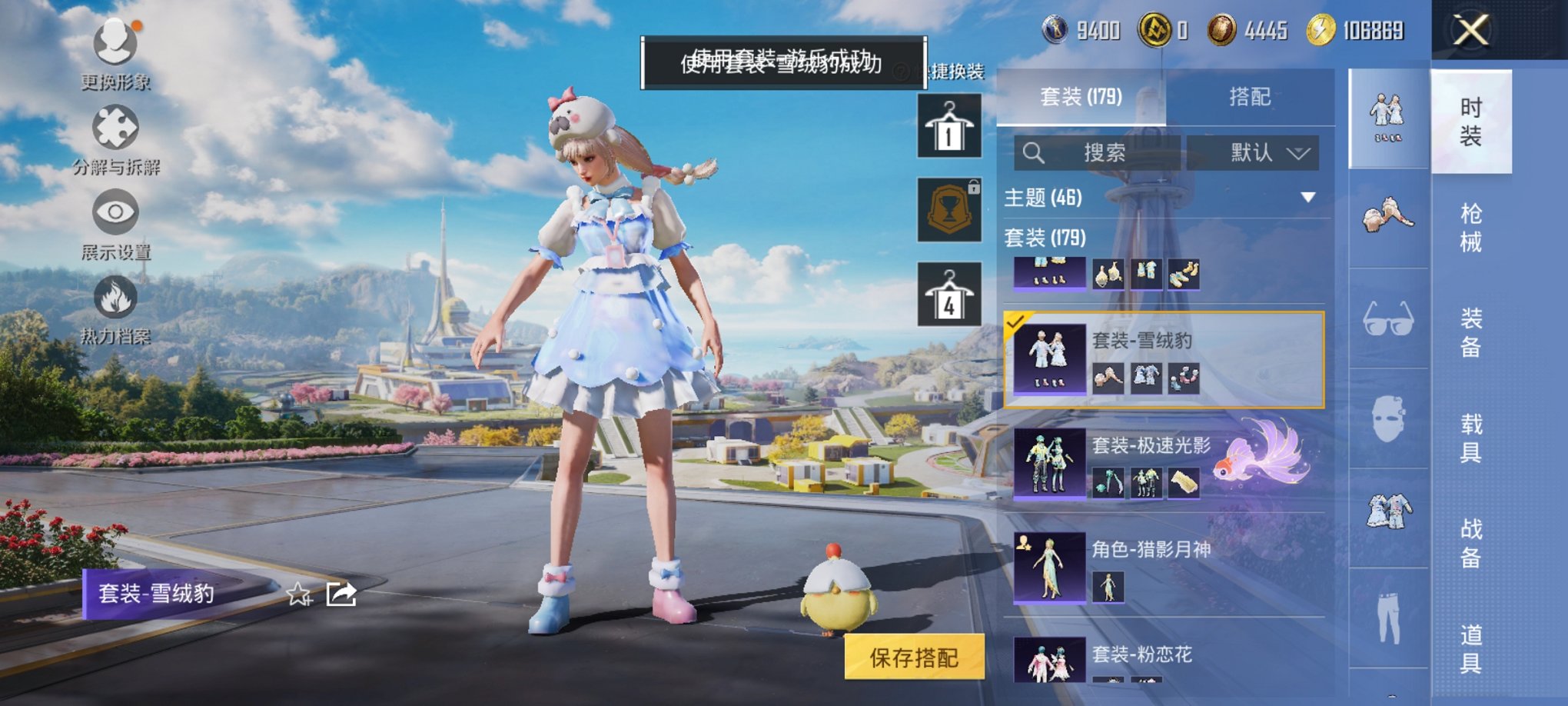Open the 更换形象 avatar change icon

coord(114,42)
